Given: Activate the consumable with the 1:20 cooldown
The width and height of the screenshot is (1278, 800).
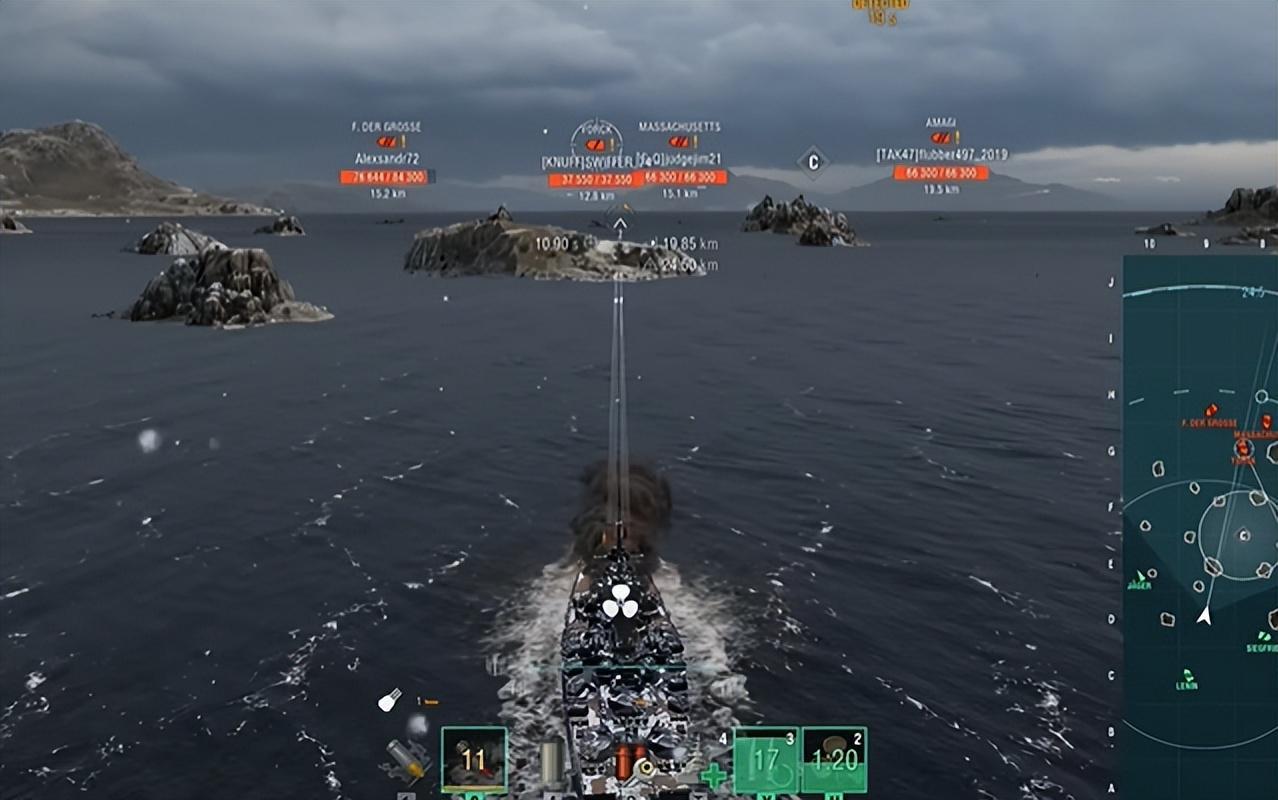Looking at the screenshot, I should tap(834, 760).
